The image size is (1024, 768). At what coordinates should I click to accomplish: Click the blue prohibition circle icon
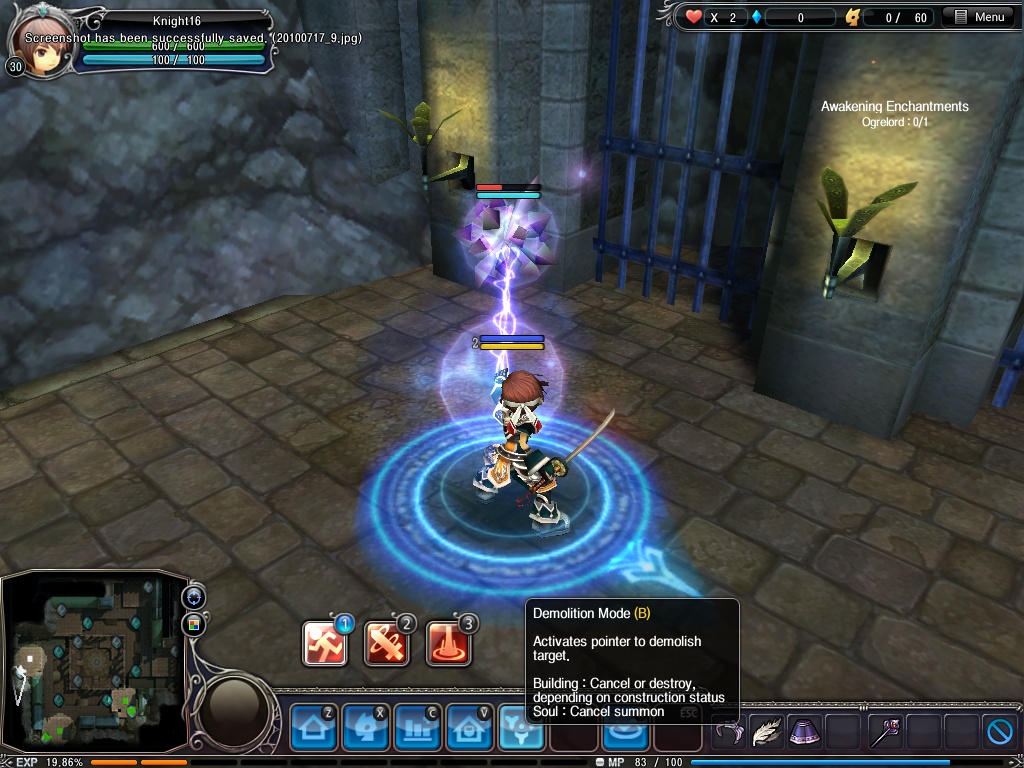tap(1000, 732)
